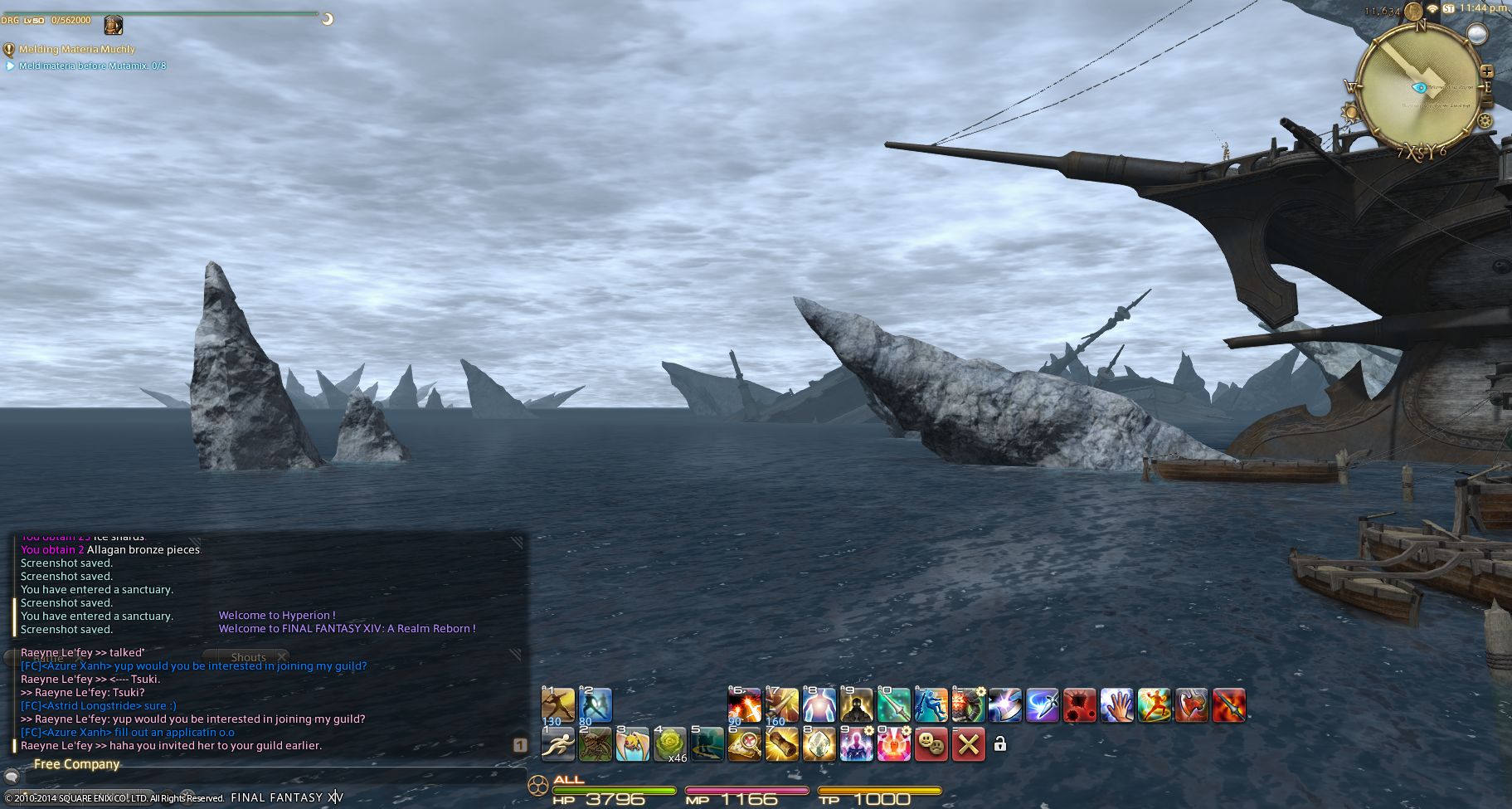Viewport: 1512px width, 809px height.
Task: Open minimap settings via the gear icon
Action: tap(1485, 121)
